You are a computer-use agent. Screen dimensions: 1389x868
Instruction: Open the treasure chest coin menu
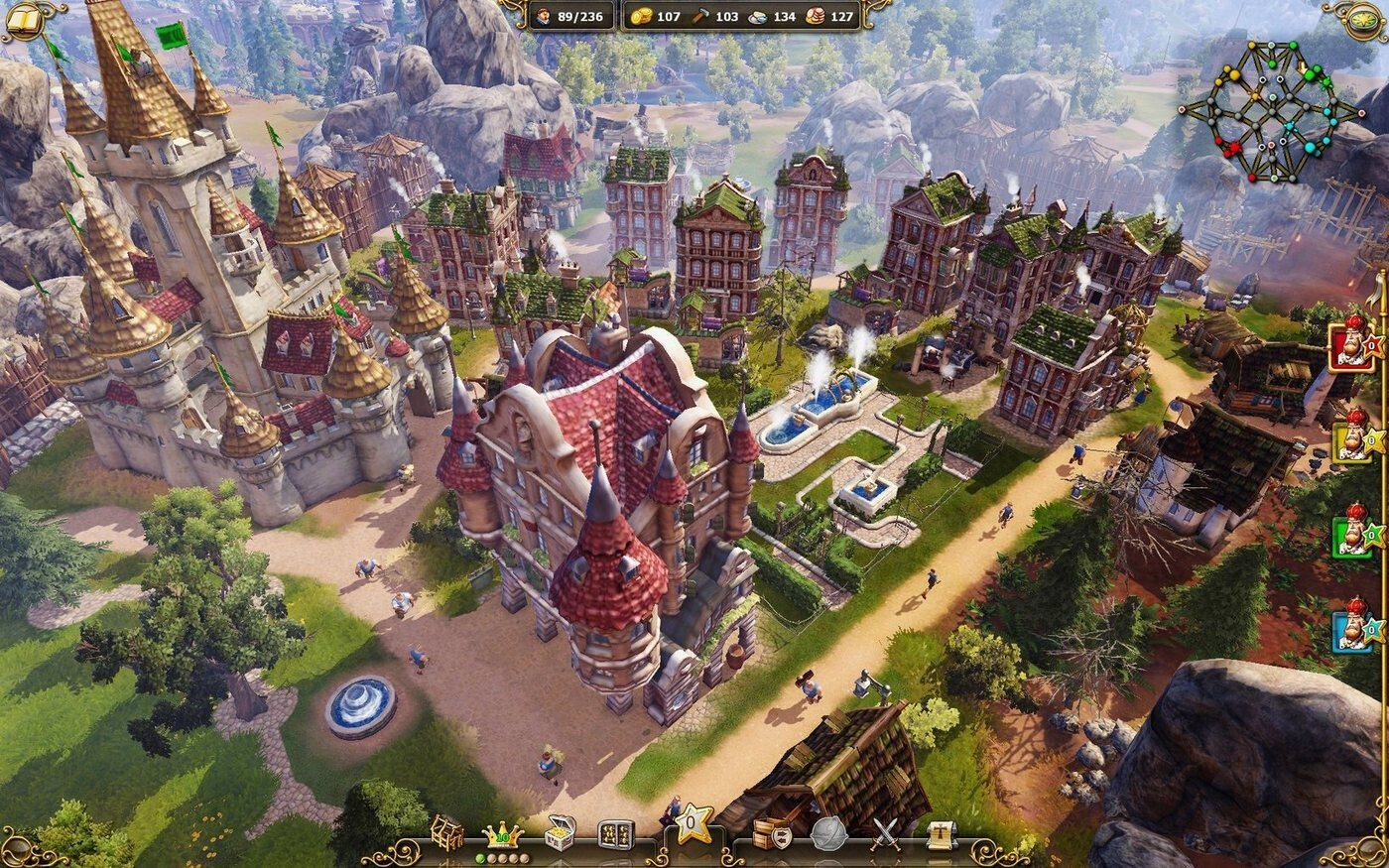pyautogui.click(x=562, y=835)
